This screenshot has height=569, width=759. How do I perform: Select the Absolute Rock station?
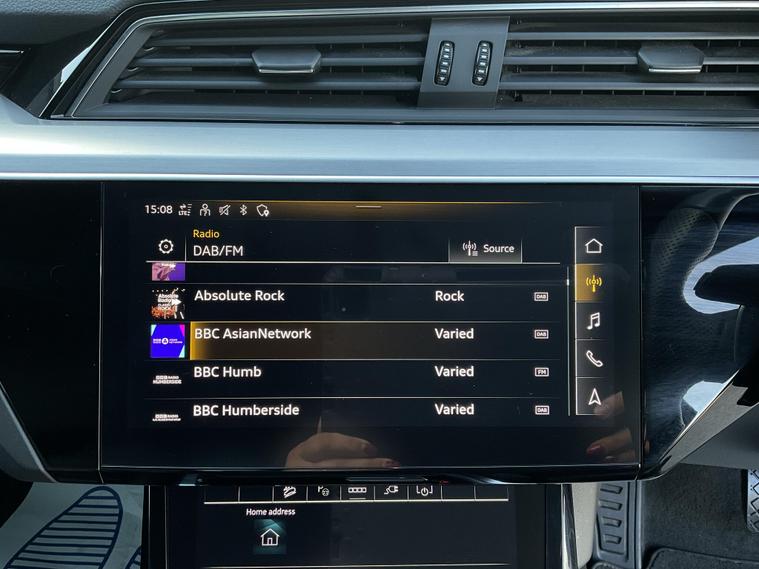pyautogui.click(x=350, y=296)
